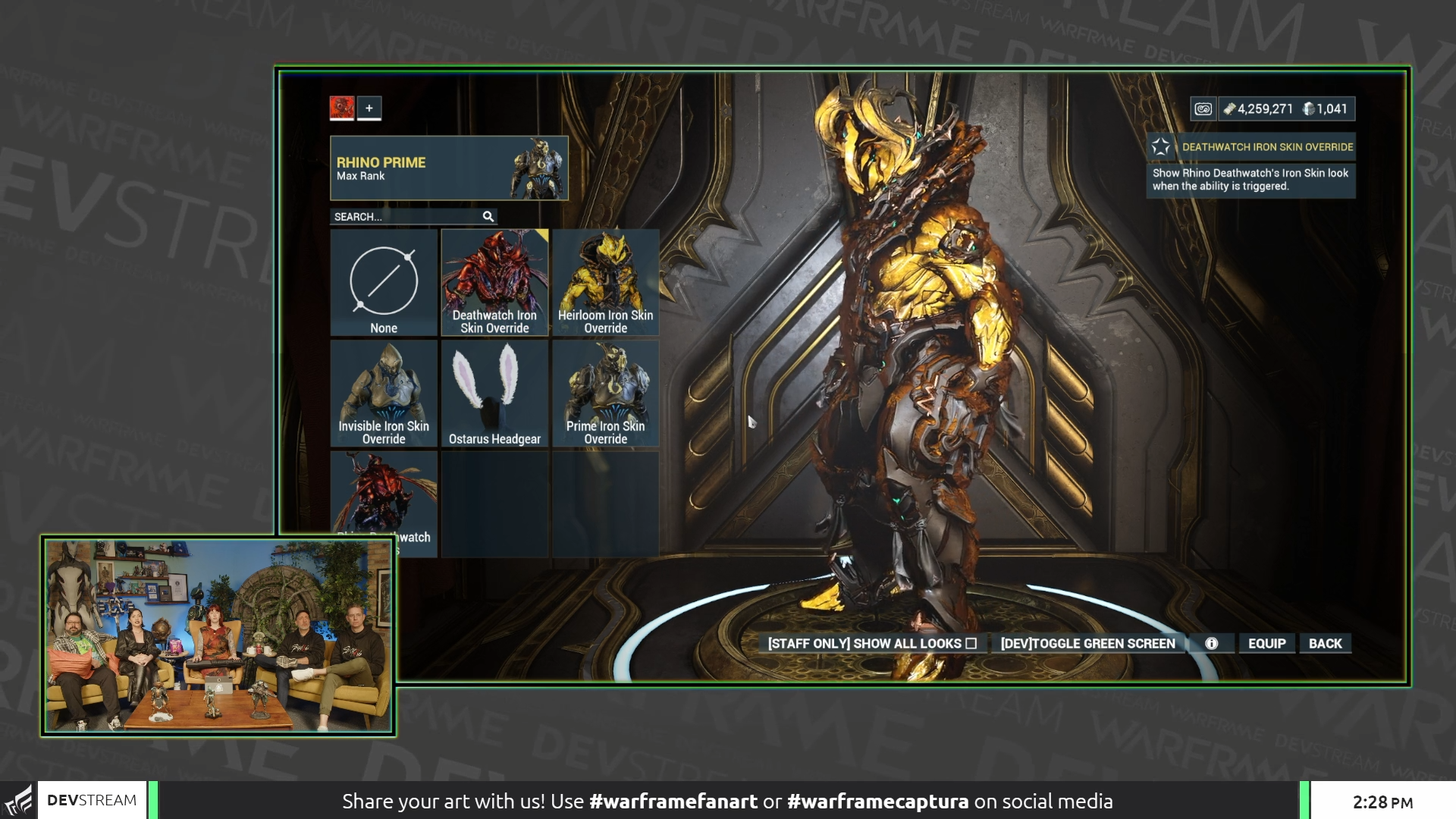This screenshot has height=819, width=1456.
Task: Enable the SHOW ALL LOOKS checkbox
Action: point(971,642)
